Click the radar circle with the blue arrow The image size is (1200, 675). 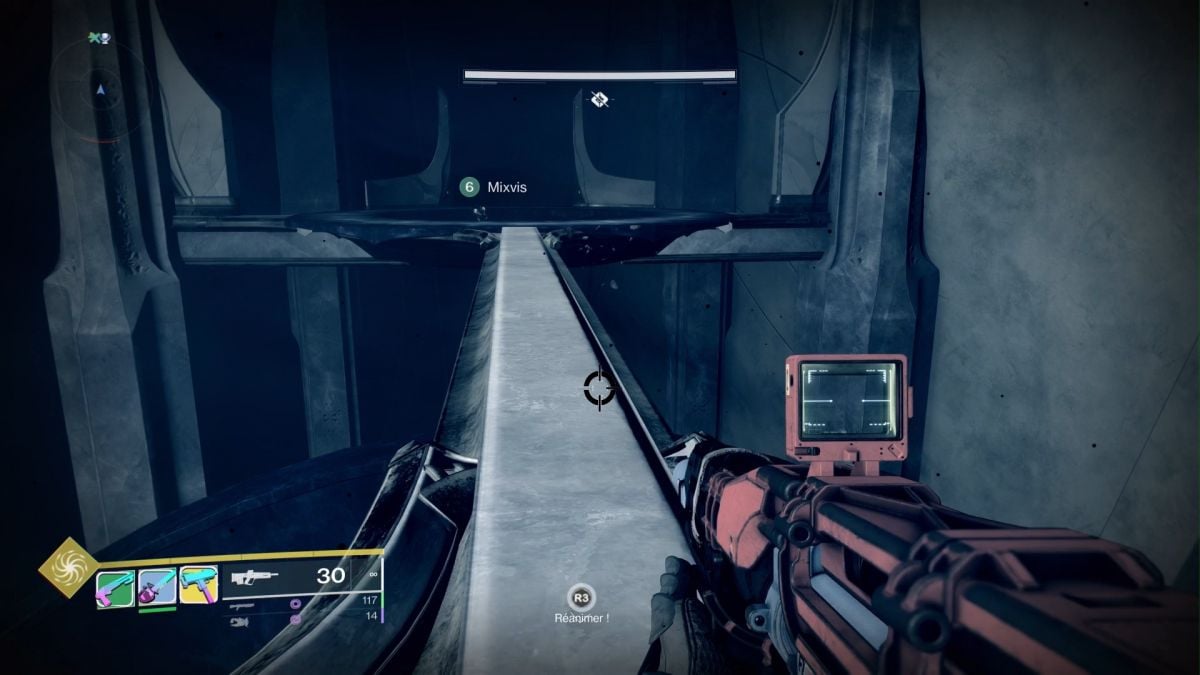(100, 91)
